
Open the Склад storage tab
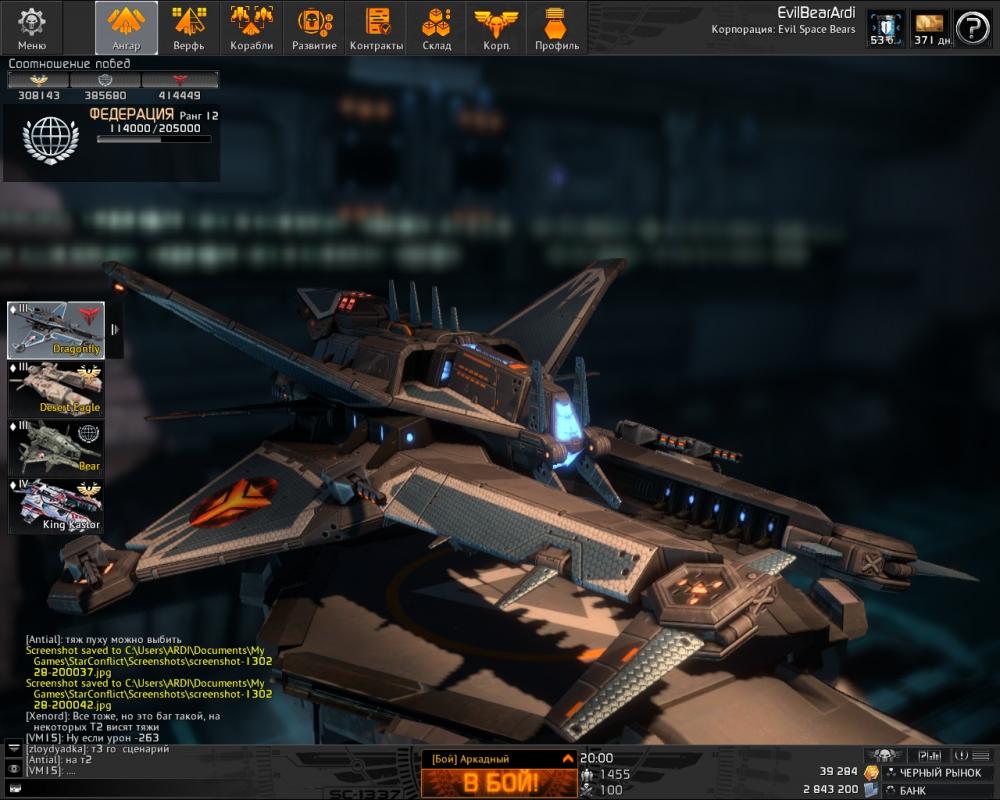(436, 27)
